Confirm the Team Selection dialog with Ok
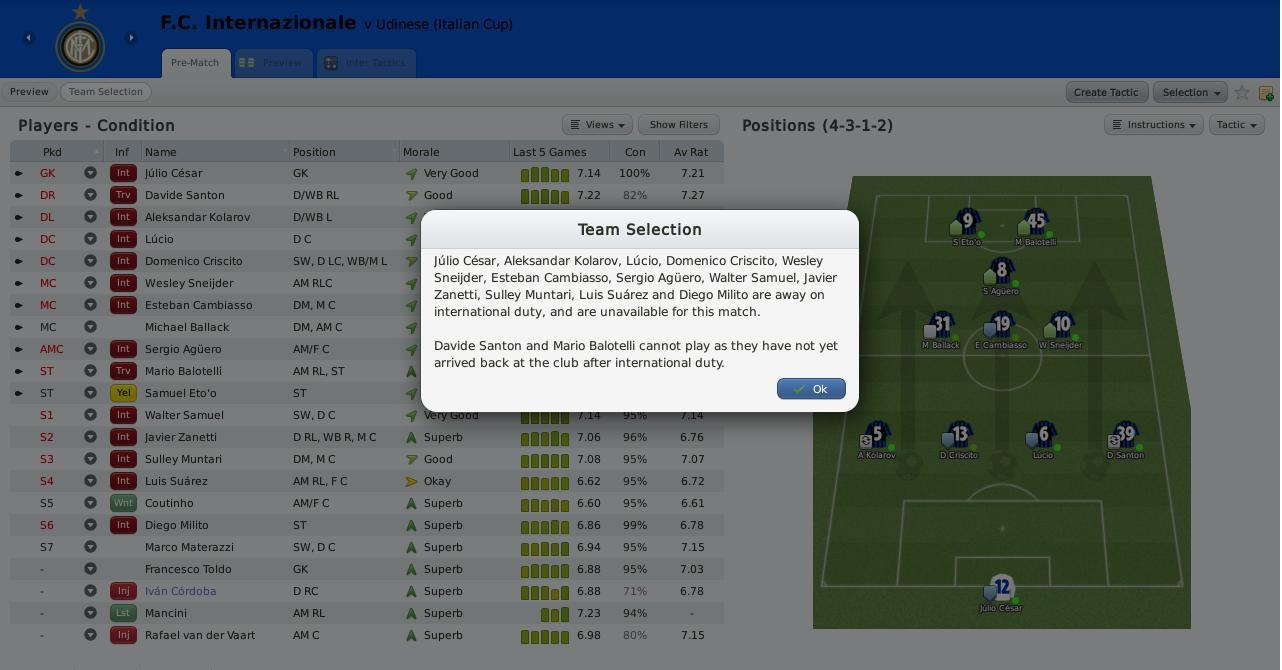Viewport: 1282px width, 670px height. point(811,389)
